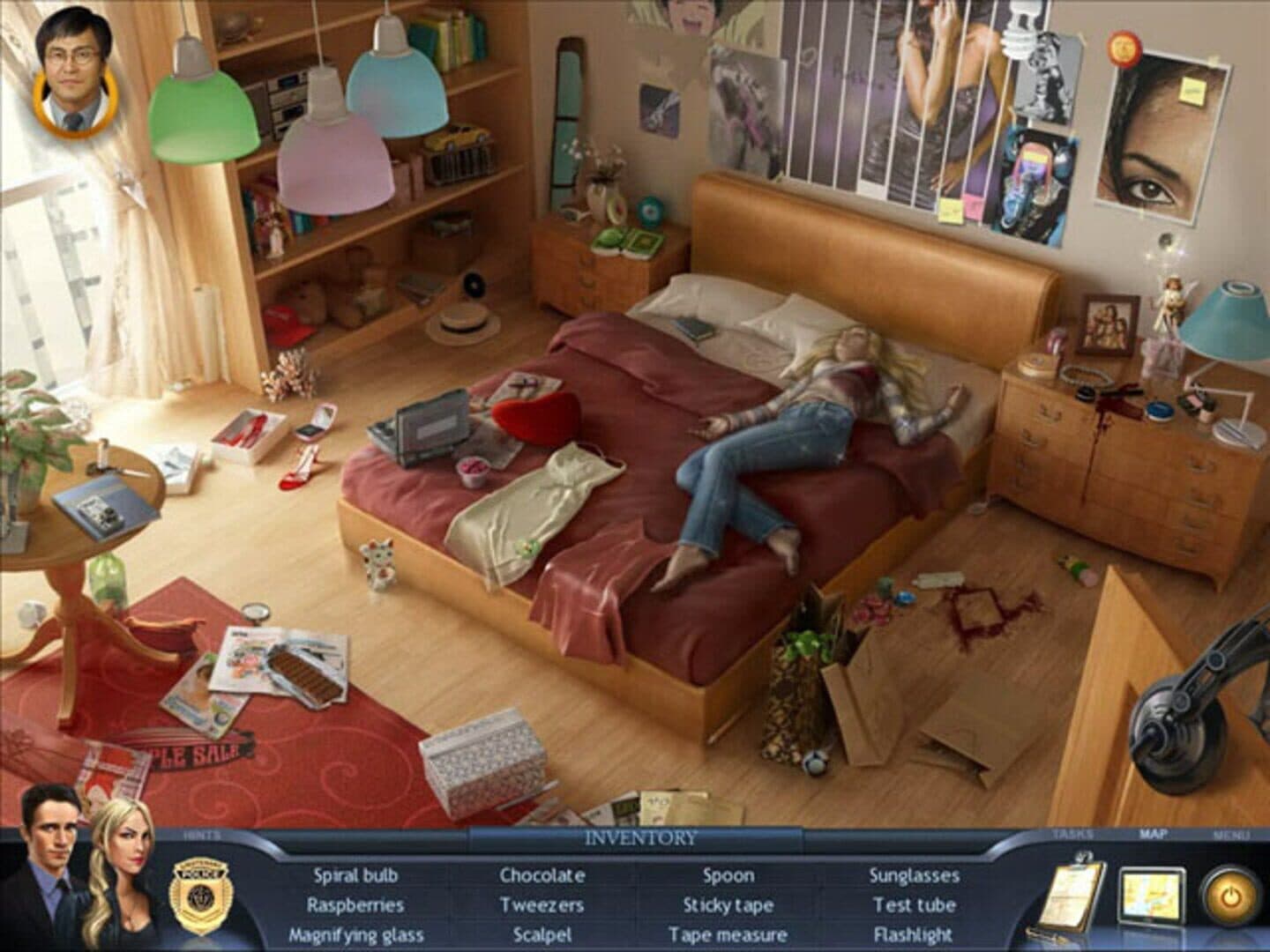Select Tape measure from the list

[x=728, y=935]
